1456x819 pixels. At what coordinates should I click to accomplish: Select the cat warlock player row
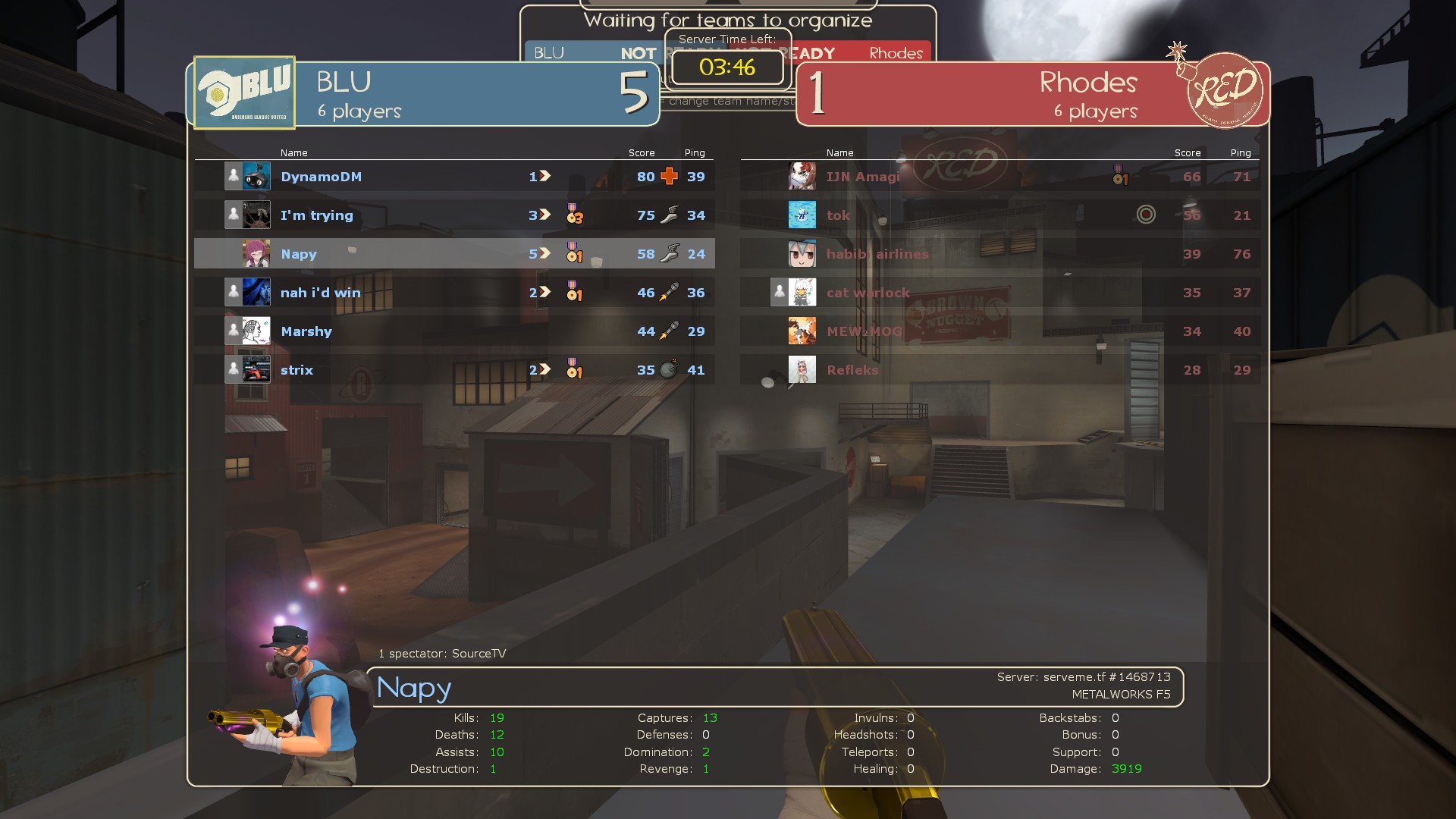tap(868, 293)
